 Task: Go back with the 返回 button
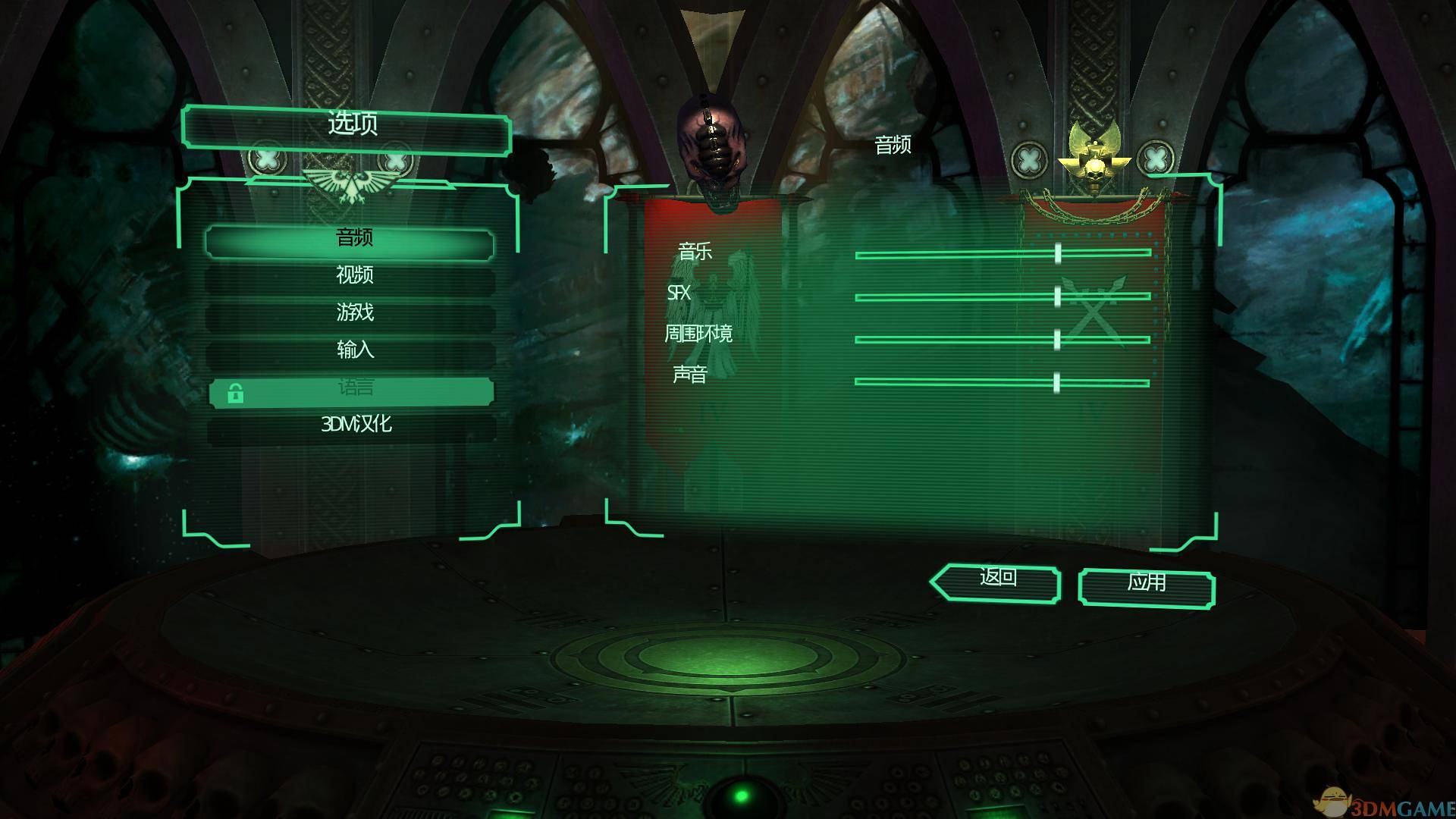tap(997, 579)
